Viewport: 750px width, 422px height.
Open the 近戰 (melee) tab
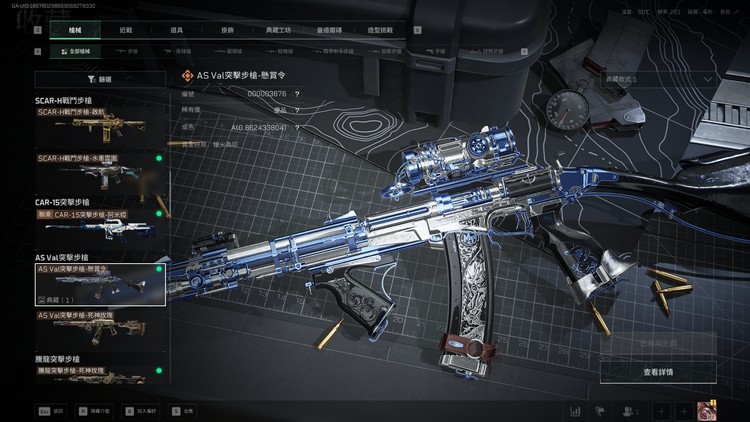tap(123, 31)
